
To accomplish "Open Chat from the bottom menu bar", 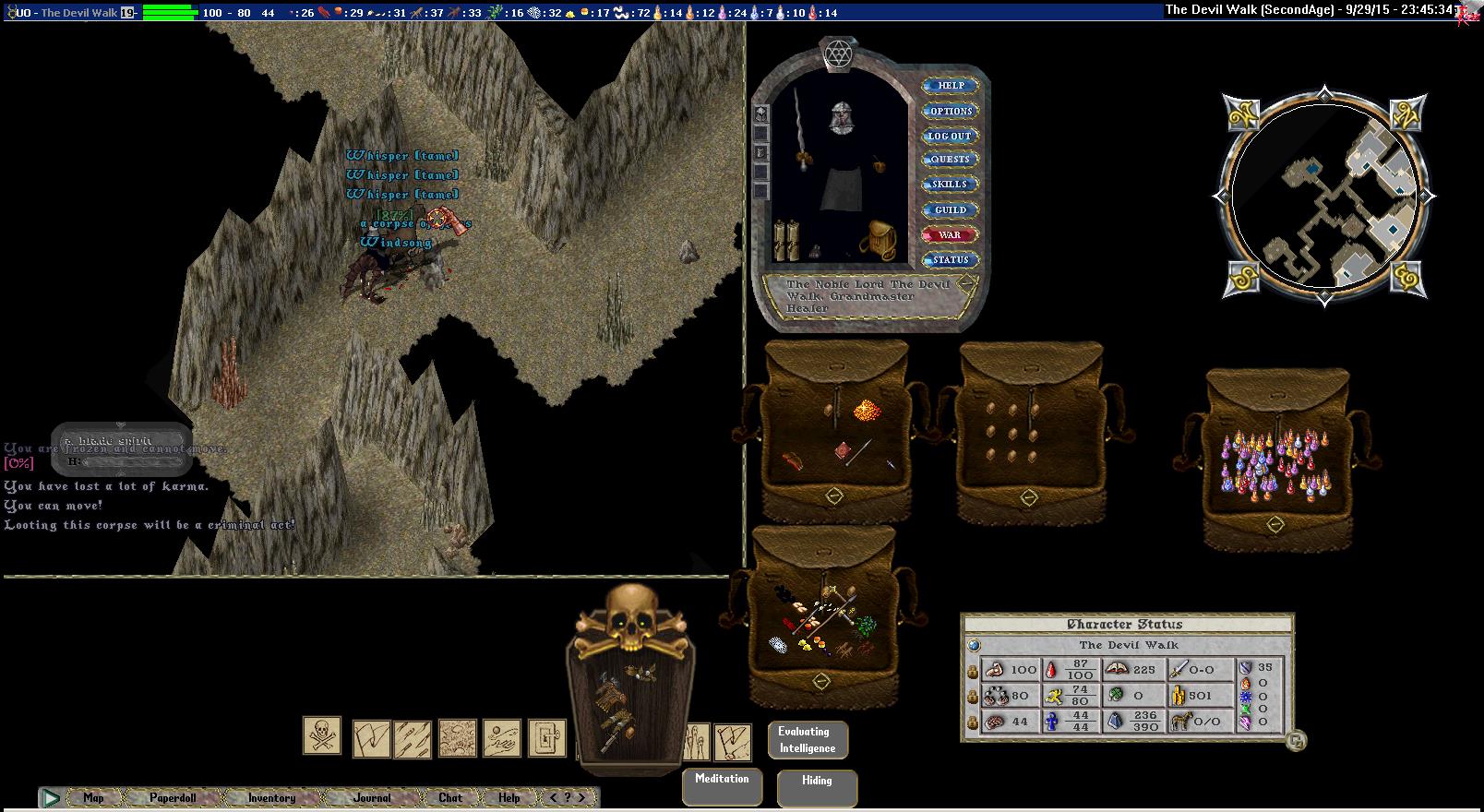I will (450, 798).
